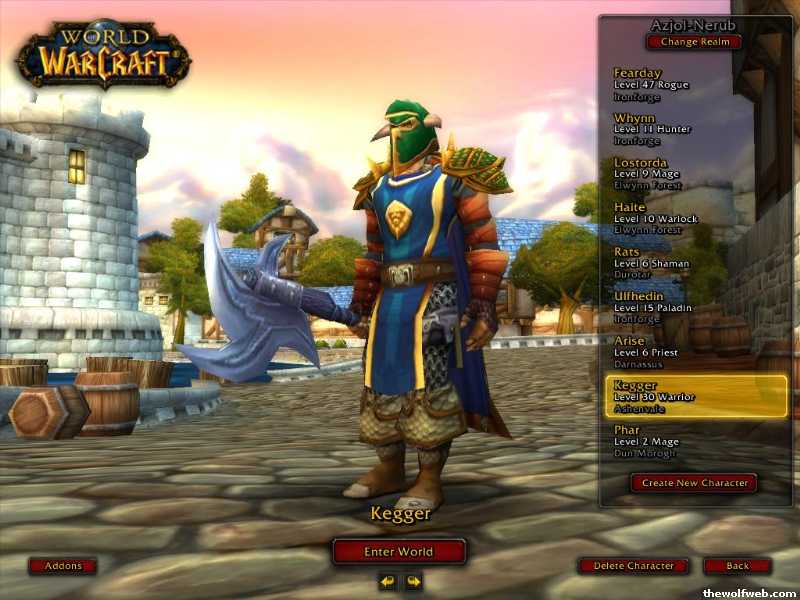800x600 pixels.
Task: Select Kegger the Level 30 Warrior
Action: pyautogui.click(x=697, y=396)
